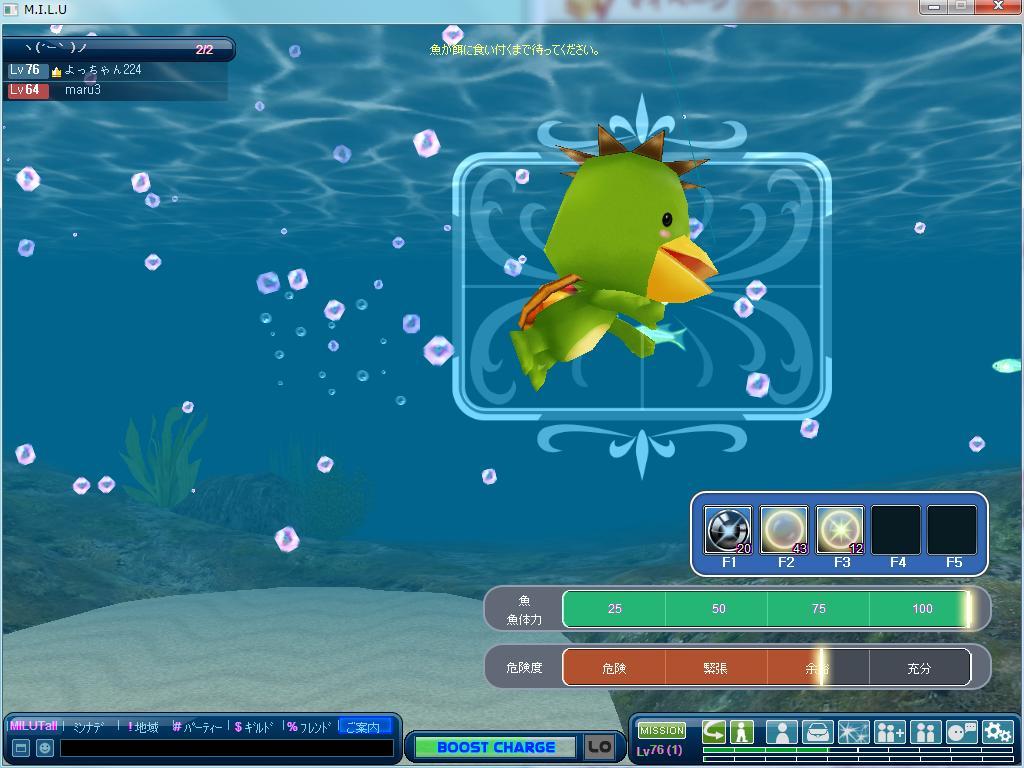Click the green curved arrow icon

point(714,732)
